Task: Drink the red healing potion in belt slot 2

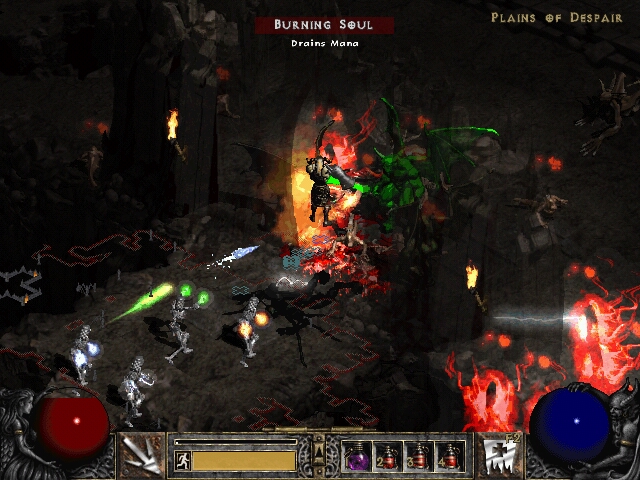Action: 387,456
